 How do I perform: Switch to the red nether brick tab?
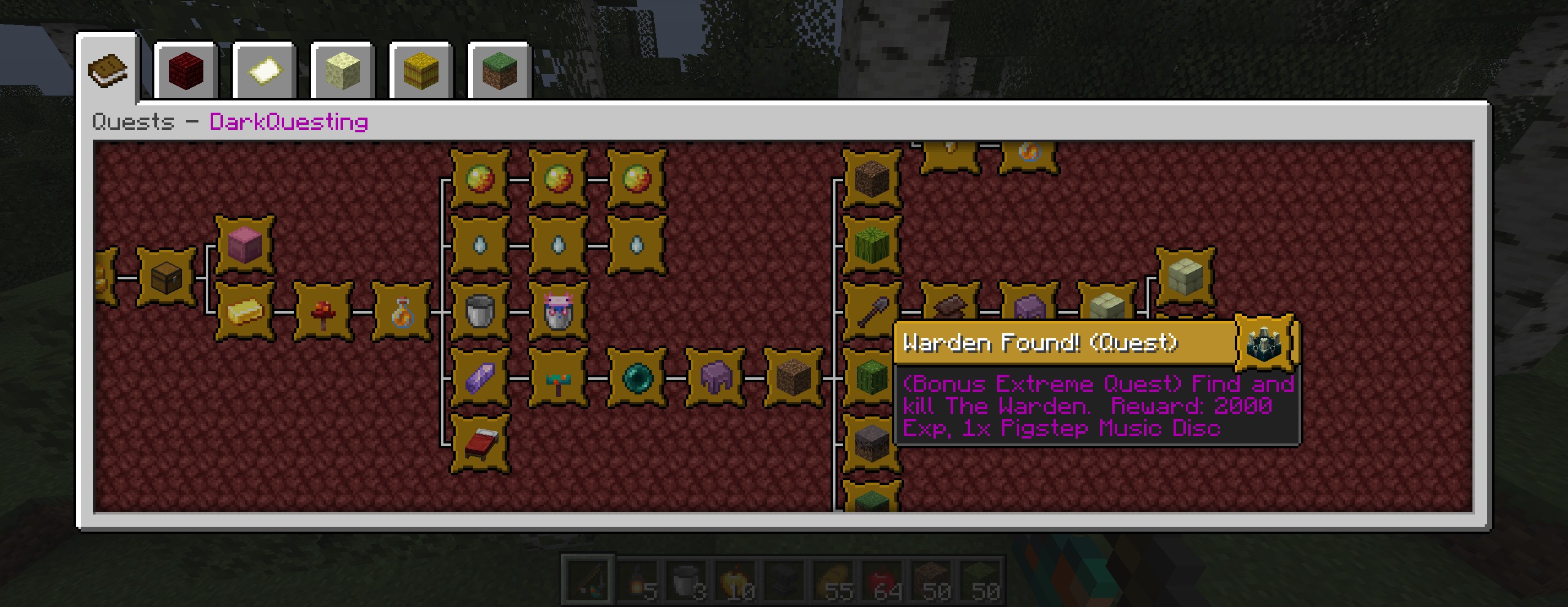coord(186,72)
